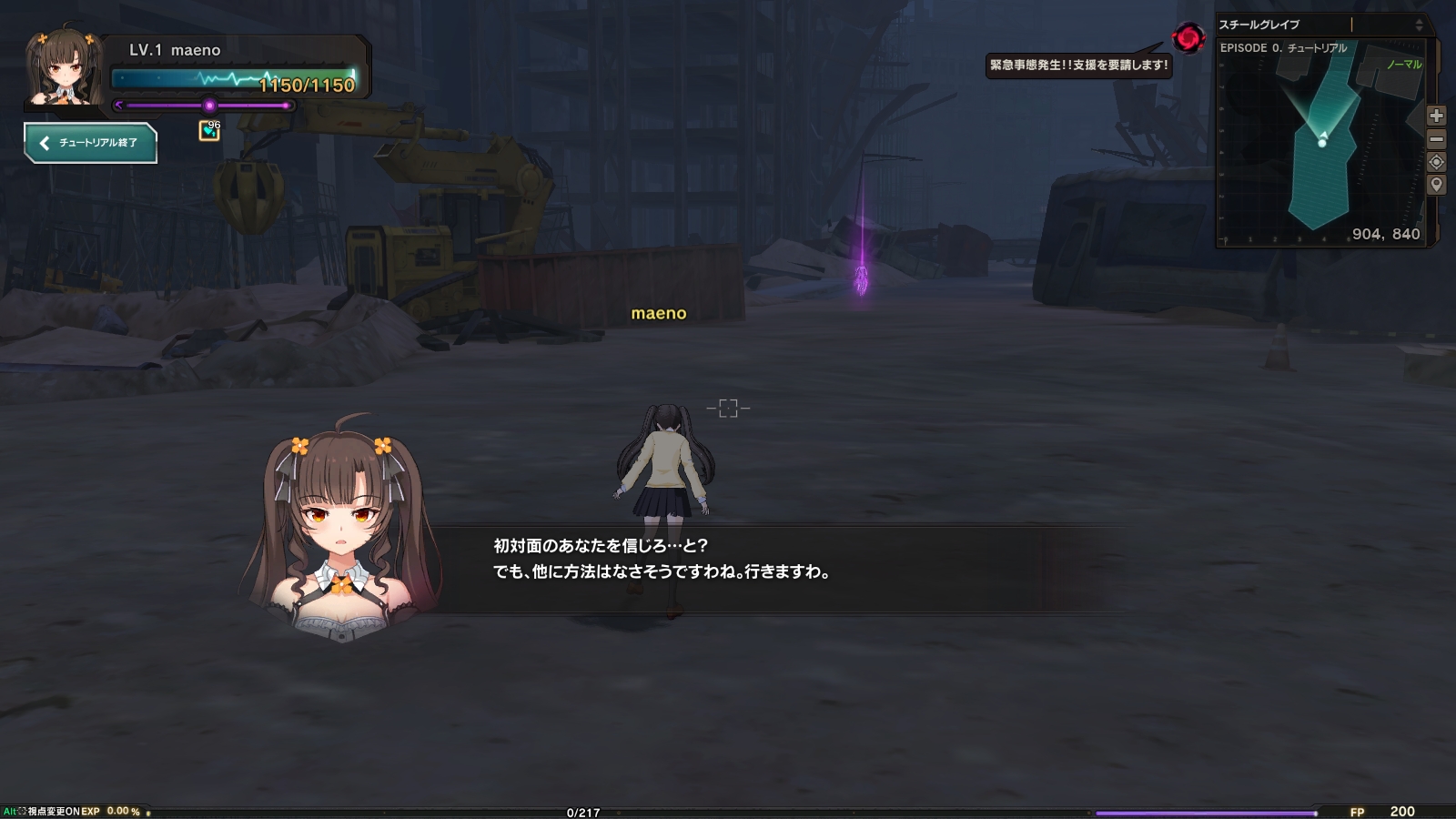Zoom in on the minimap with plus icon
The height and width of the screenshot is (819, 1456).
tap(1436, 116)
